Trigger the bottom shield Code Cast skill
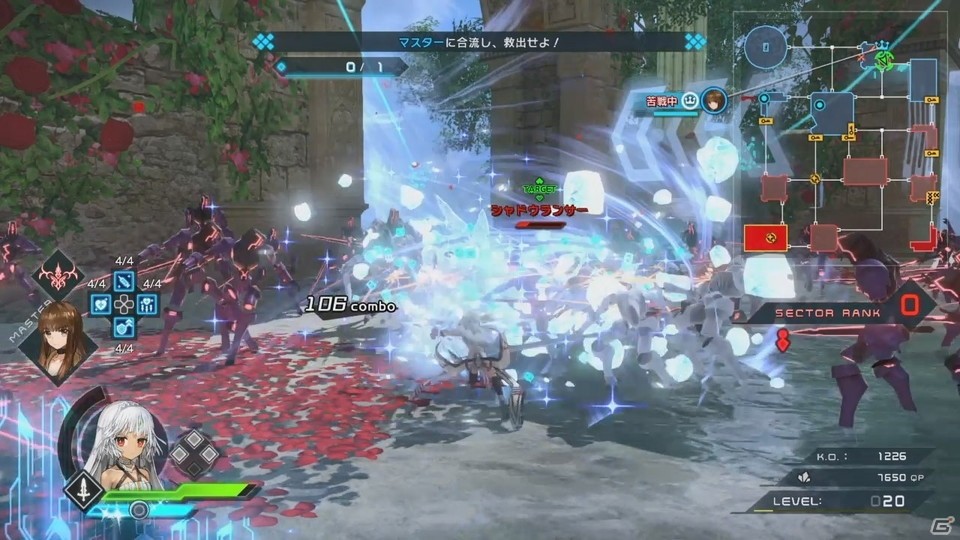Screen dimensions: 960x540 coord(124,327)
